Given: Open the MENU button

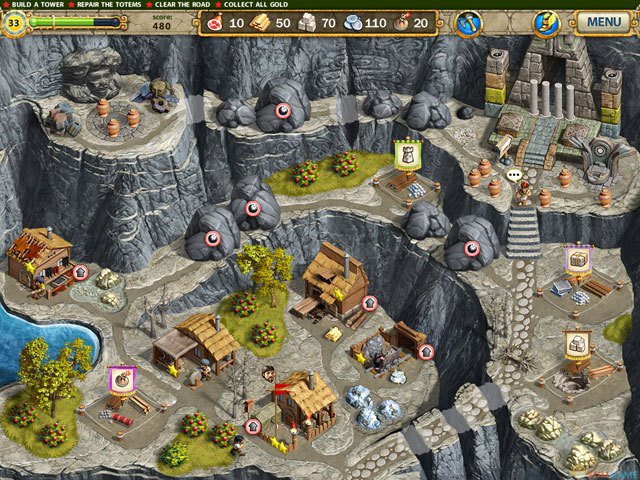Looking at the screenshot, I should pyautogui.click(x=601, y=20).
